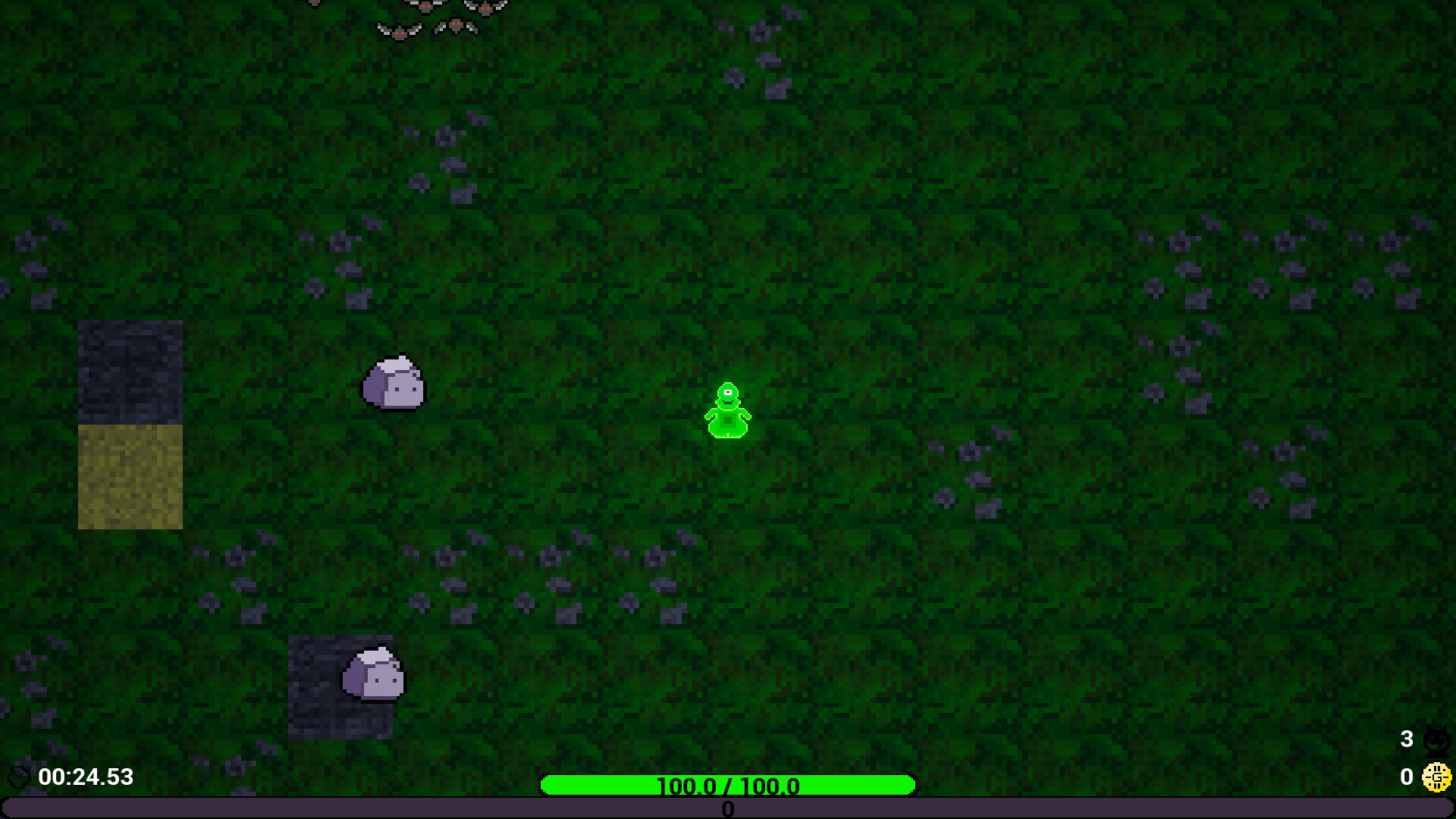Click the elapsed time 00:24.53 display
Image resolution: width=1456 pixels, height=819 pixels.
coord(86,777)
